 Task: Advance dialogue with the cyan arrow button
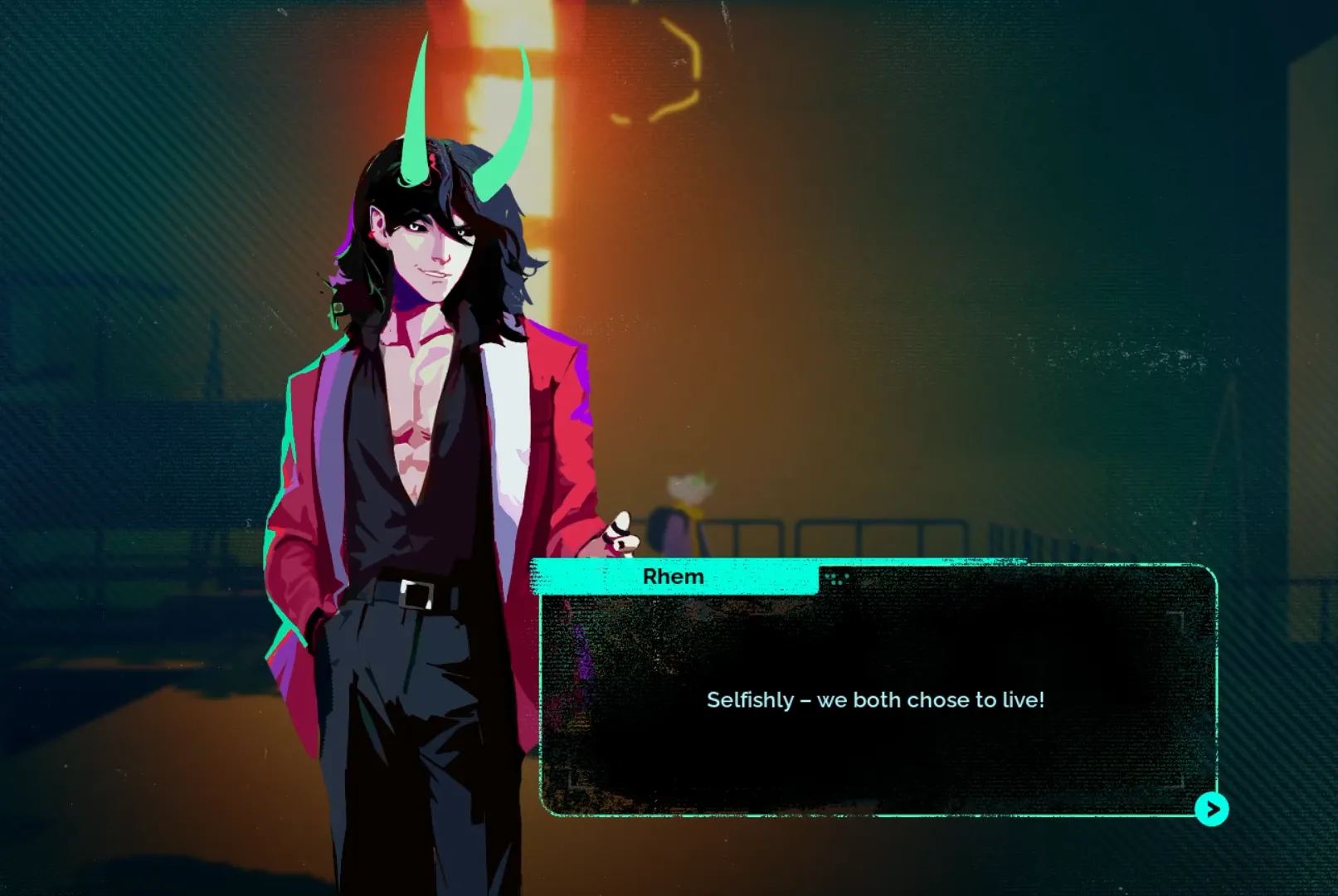coord(1212,809)
